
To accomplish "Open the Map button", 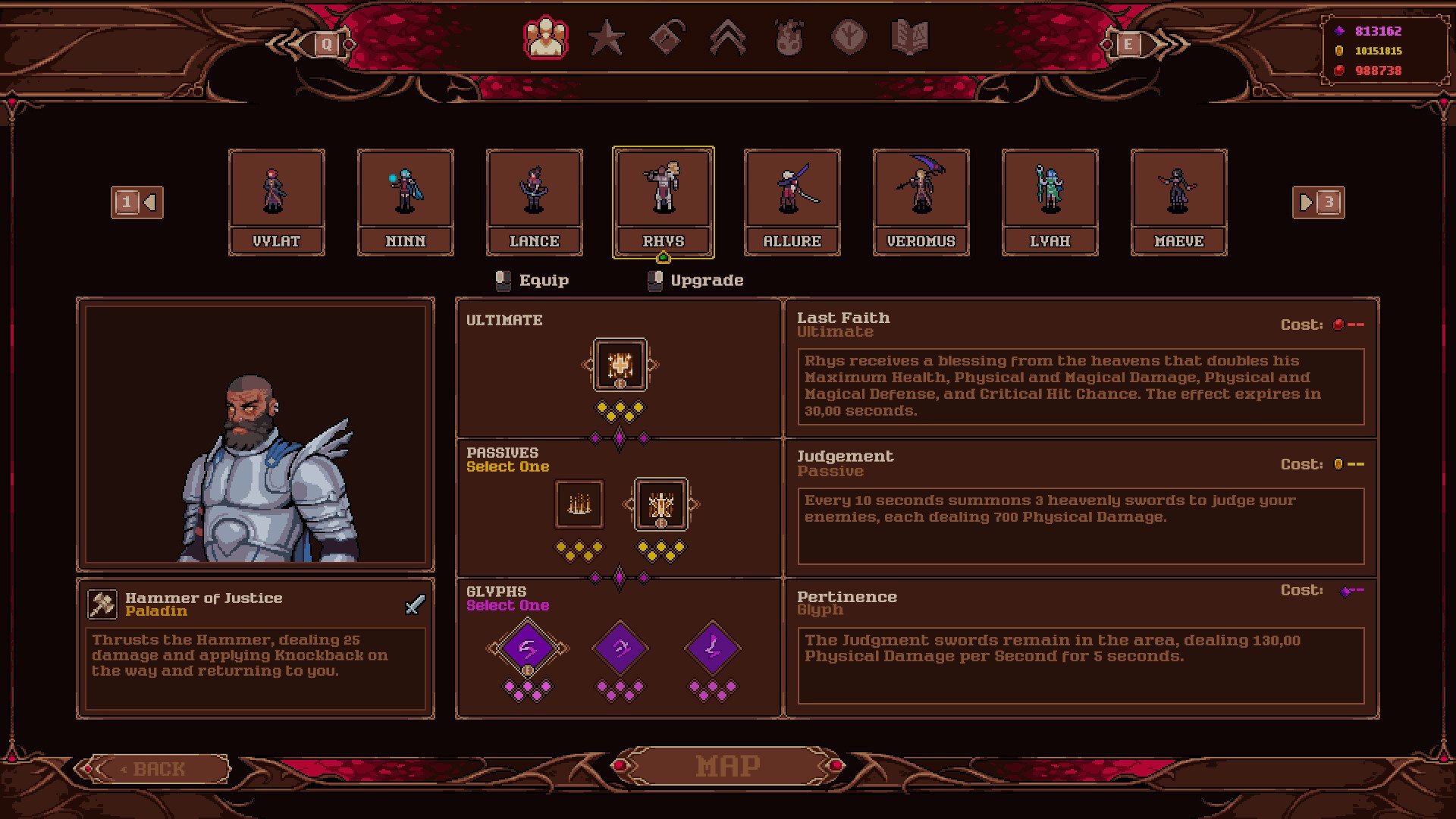I will [728, 766].
